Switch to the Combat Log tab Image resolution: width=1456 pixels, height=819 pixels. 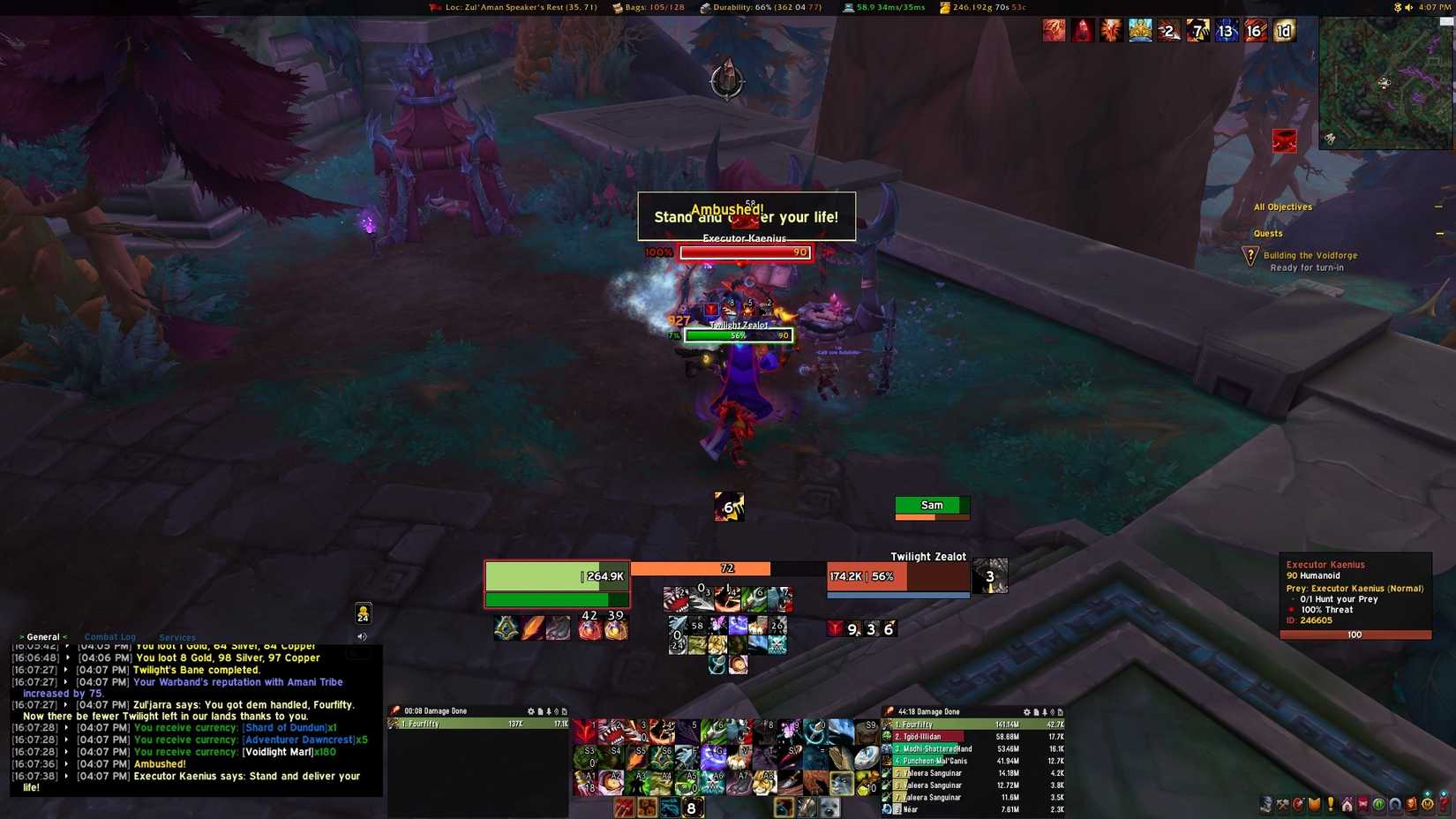tap(109, 636)
